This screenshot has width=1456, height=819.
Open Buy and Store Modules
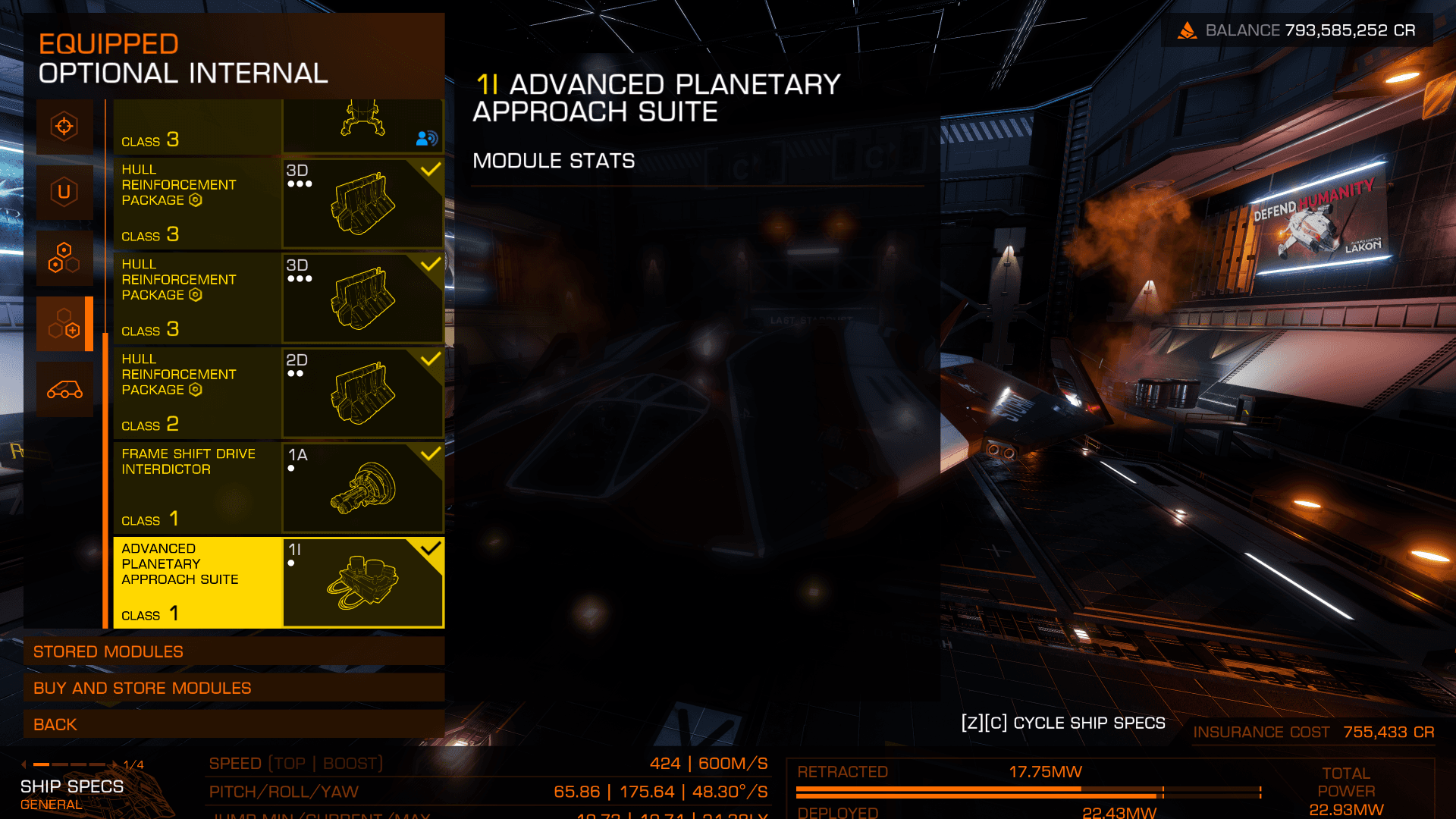[x=234, y=688]
